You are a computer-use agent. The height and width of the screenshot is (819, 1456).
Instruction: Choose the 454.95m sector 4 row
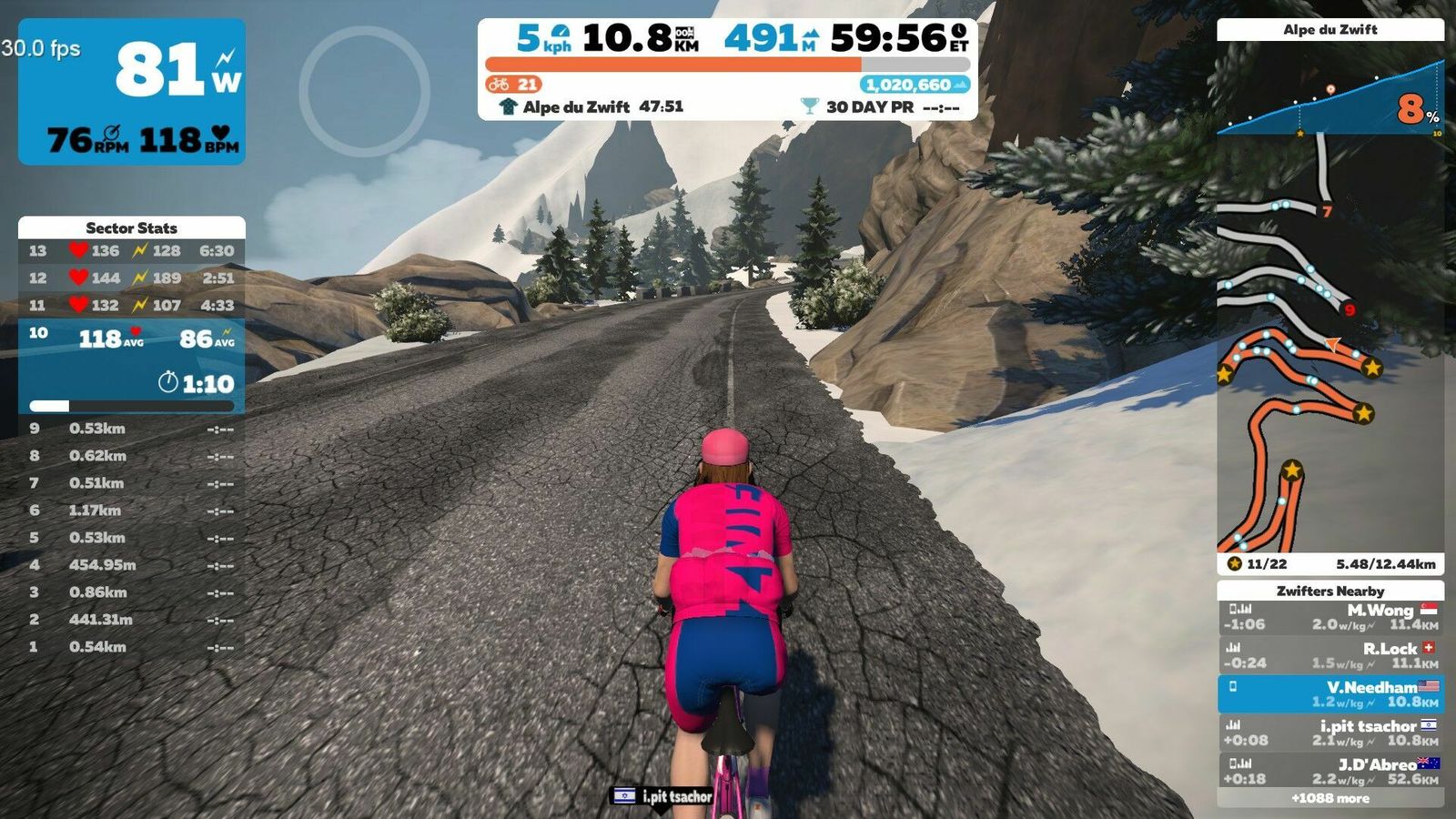pos(132,565)
